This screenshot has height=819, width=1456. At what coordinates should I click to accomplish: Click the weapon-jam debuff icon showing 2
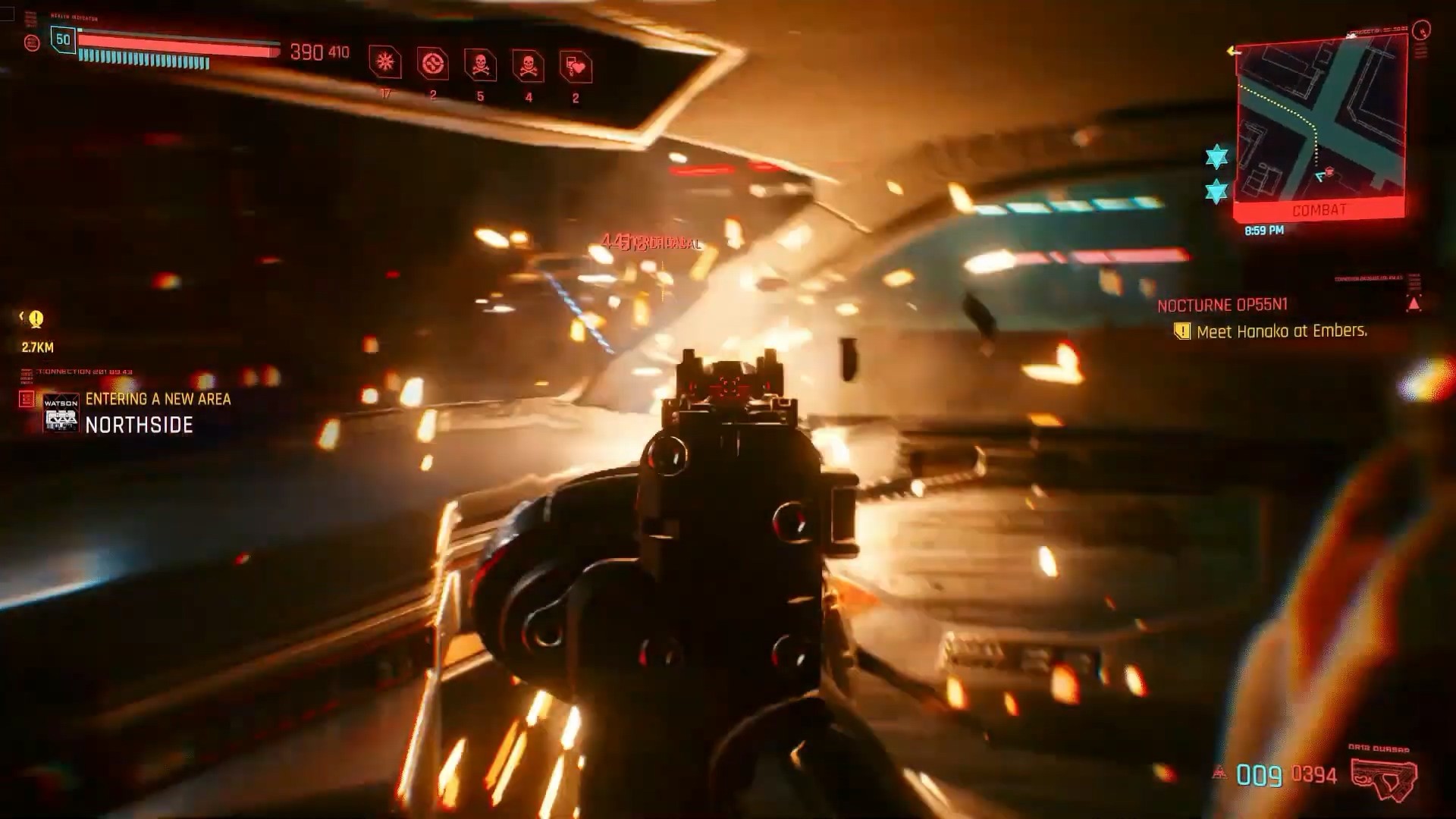432,64
